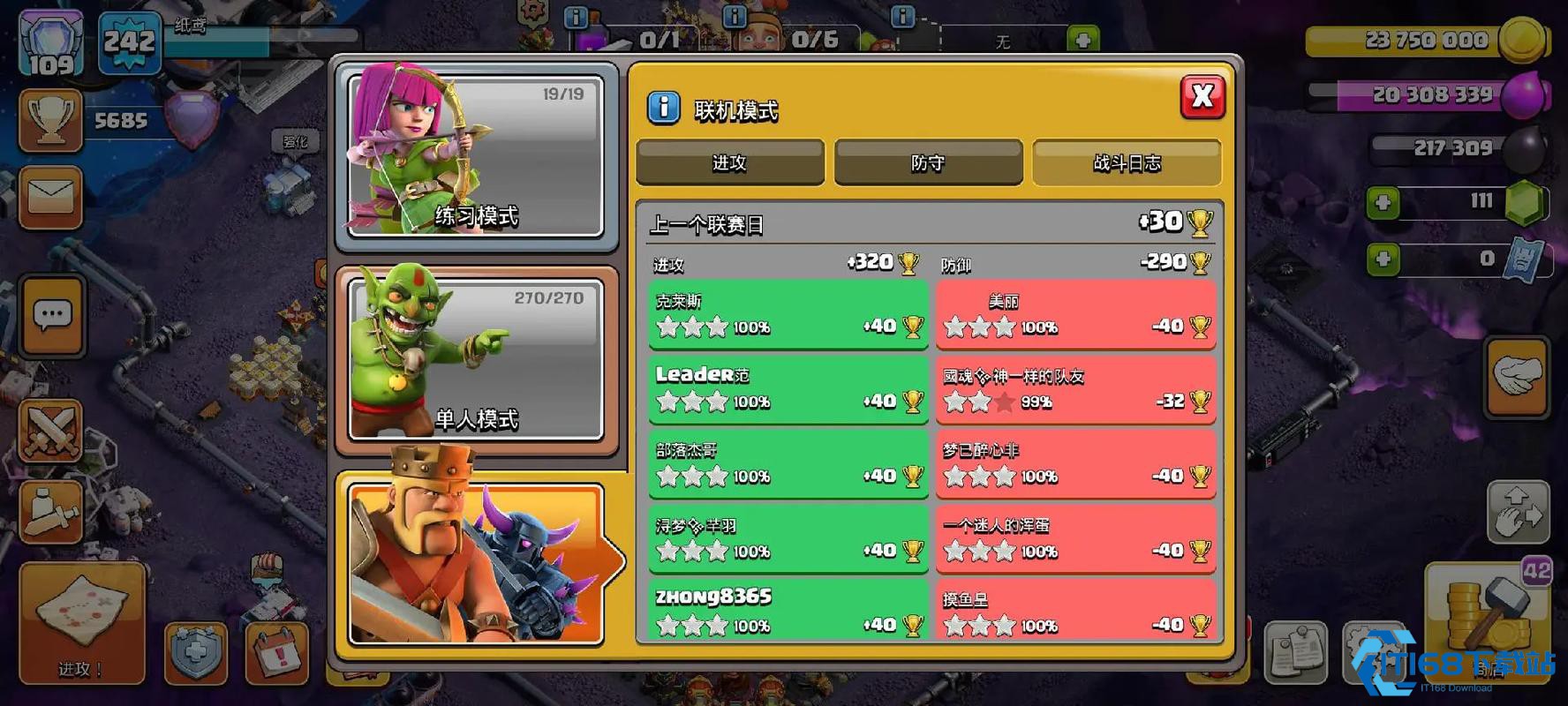1568x706 pixels.
Task: View the Leader范 attack result row
Action: (x=788, y=389)
